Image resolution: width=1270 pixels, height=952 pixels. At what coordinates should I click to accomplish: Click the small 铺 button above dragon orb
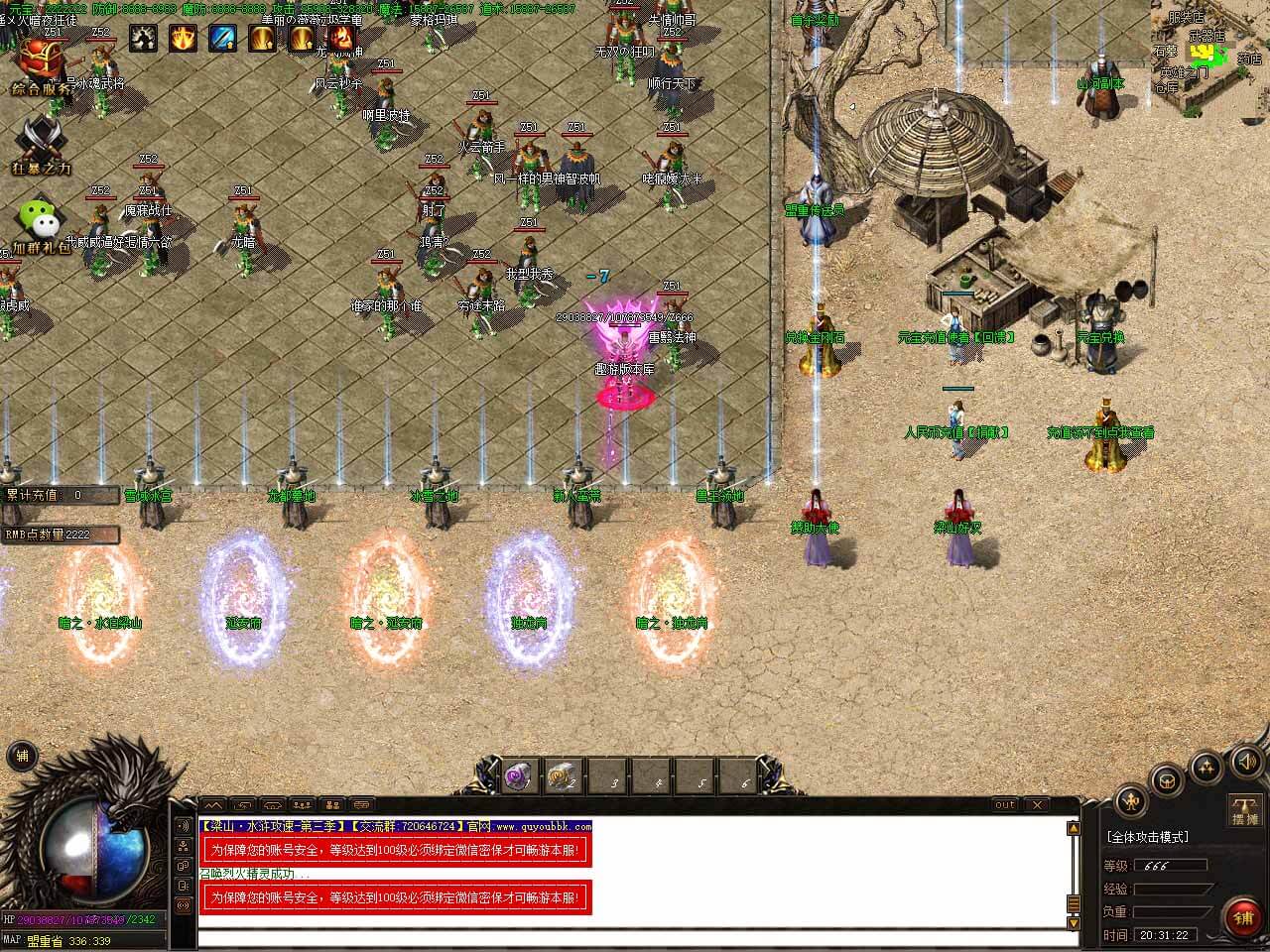coord(21,757)
